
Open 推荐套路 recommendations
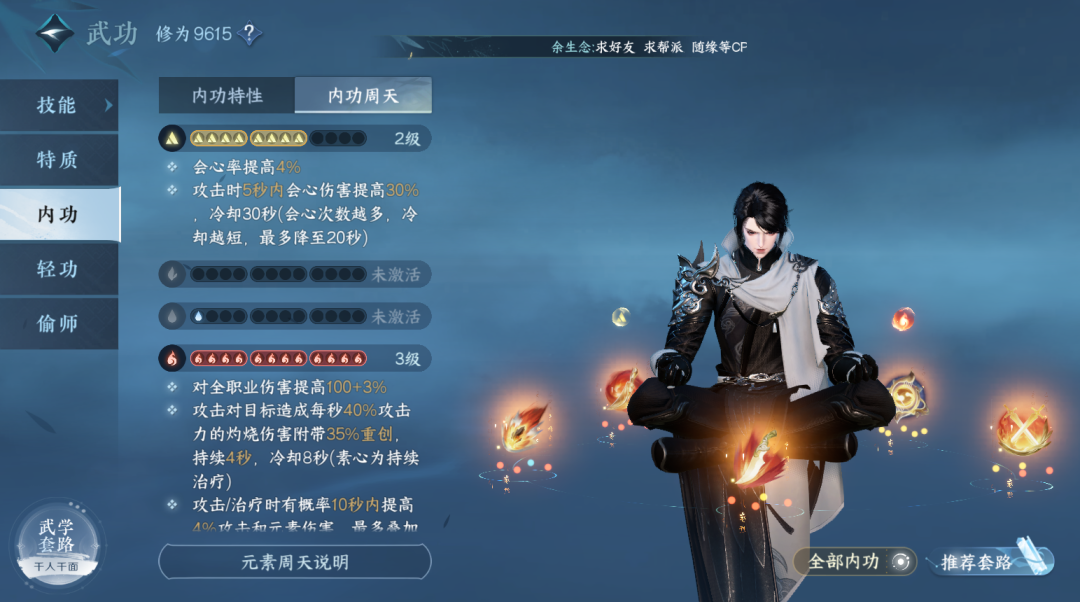pos(990,562)
